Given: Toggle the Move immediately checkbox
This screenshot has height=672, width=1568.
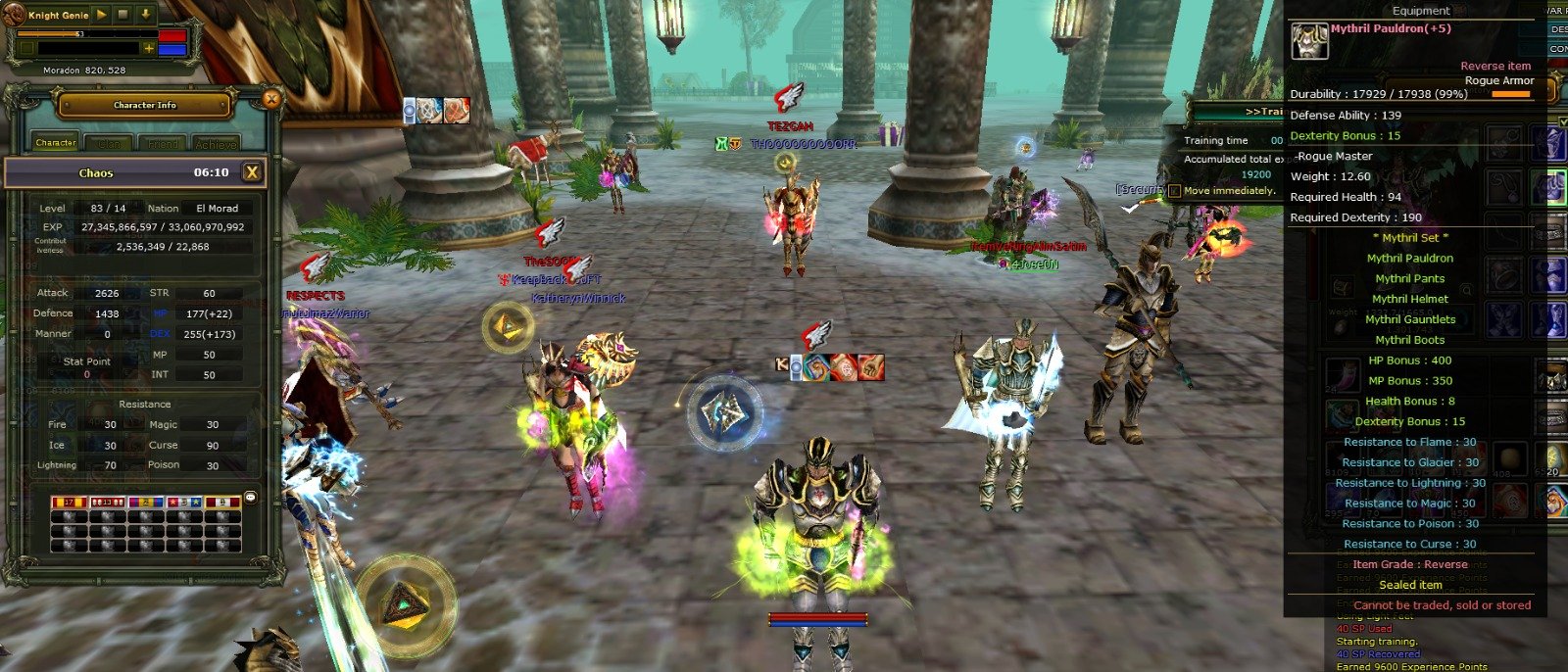Looking at the screenshot, I should (1174, 191).
